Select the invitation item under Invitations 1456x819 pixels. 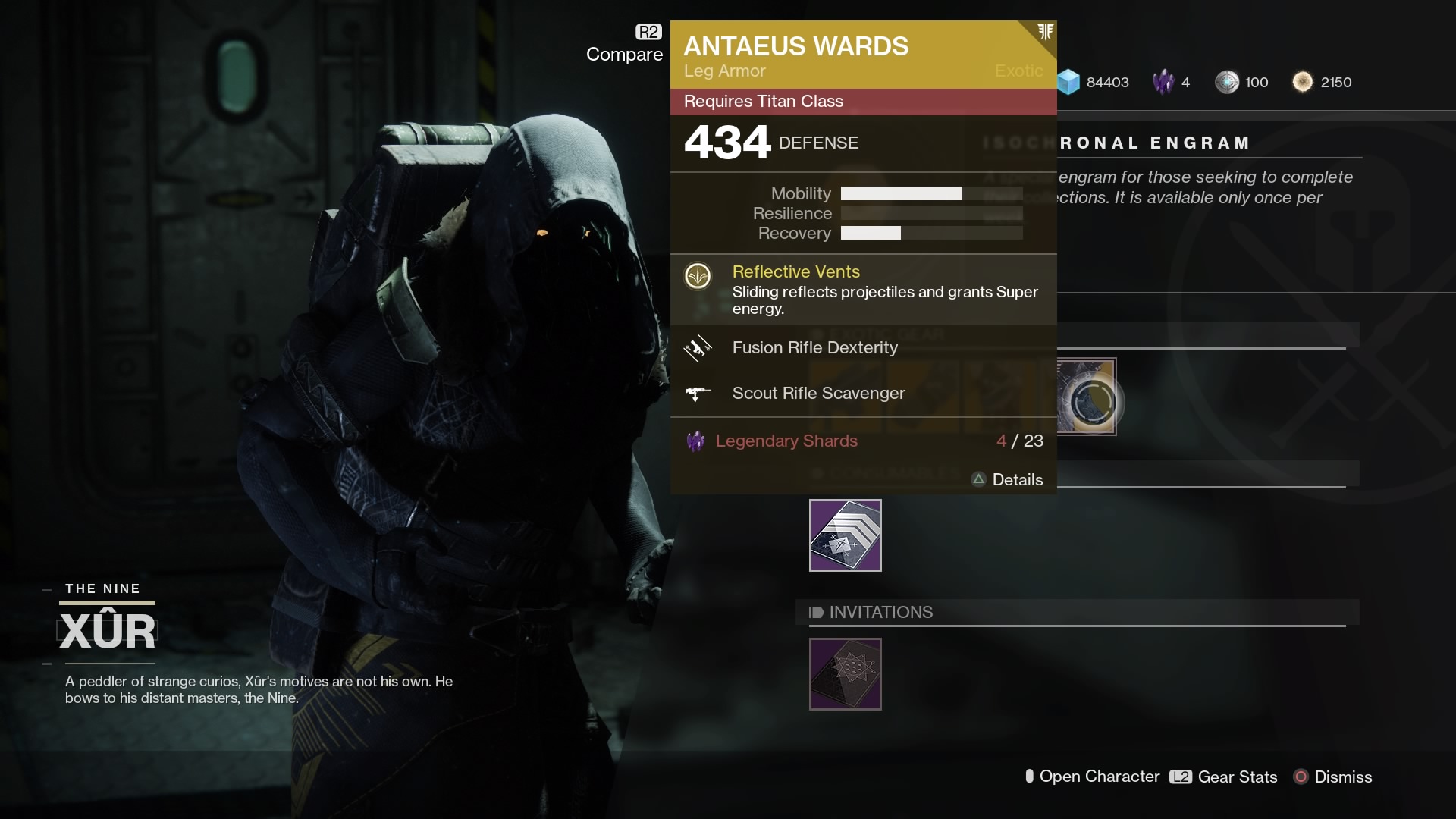pyautogui.click(x=845, y=674)
